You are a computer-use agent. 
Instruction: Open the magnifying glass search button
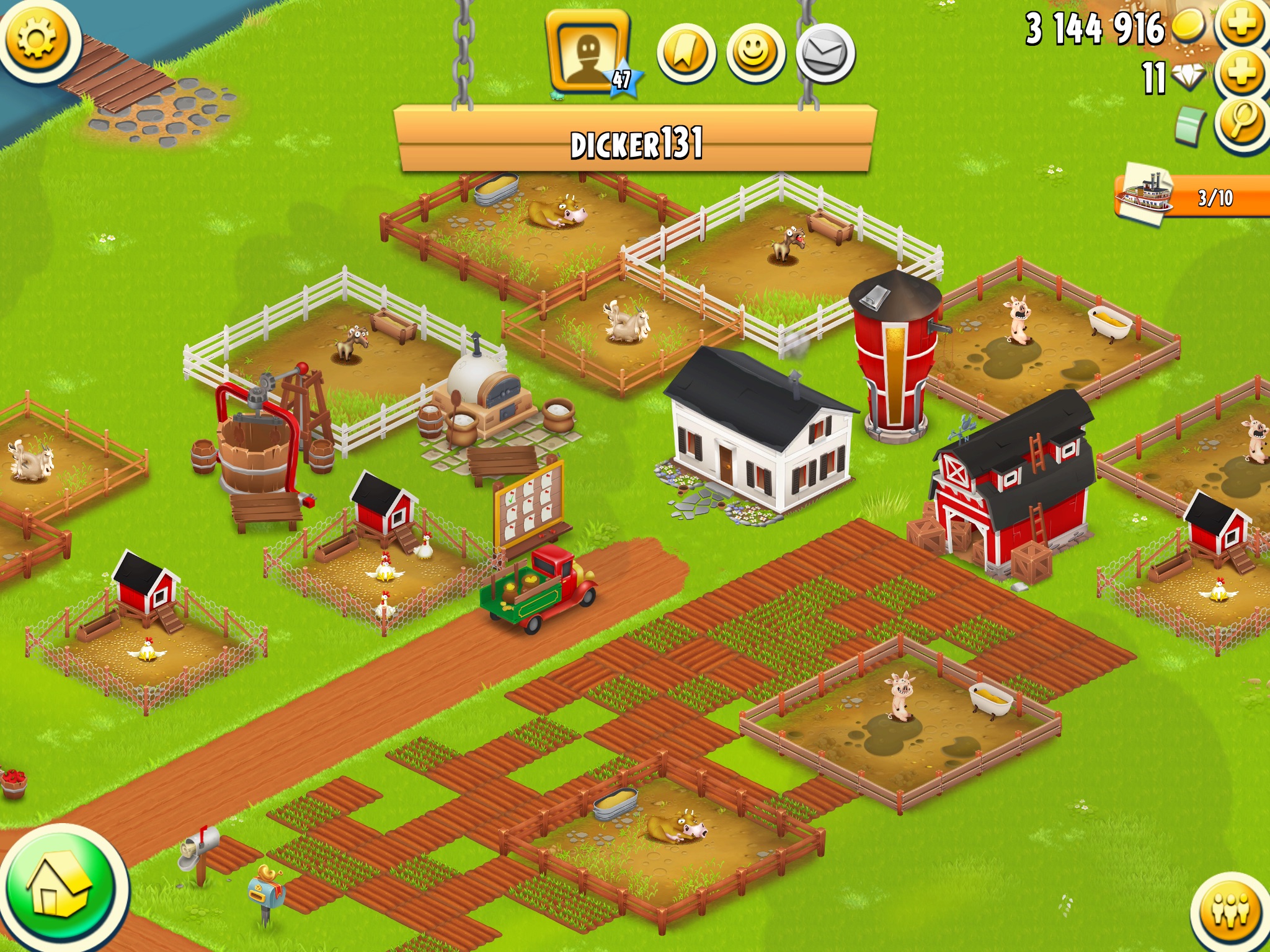[1241, 123]
